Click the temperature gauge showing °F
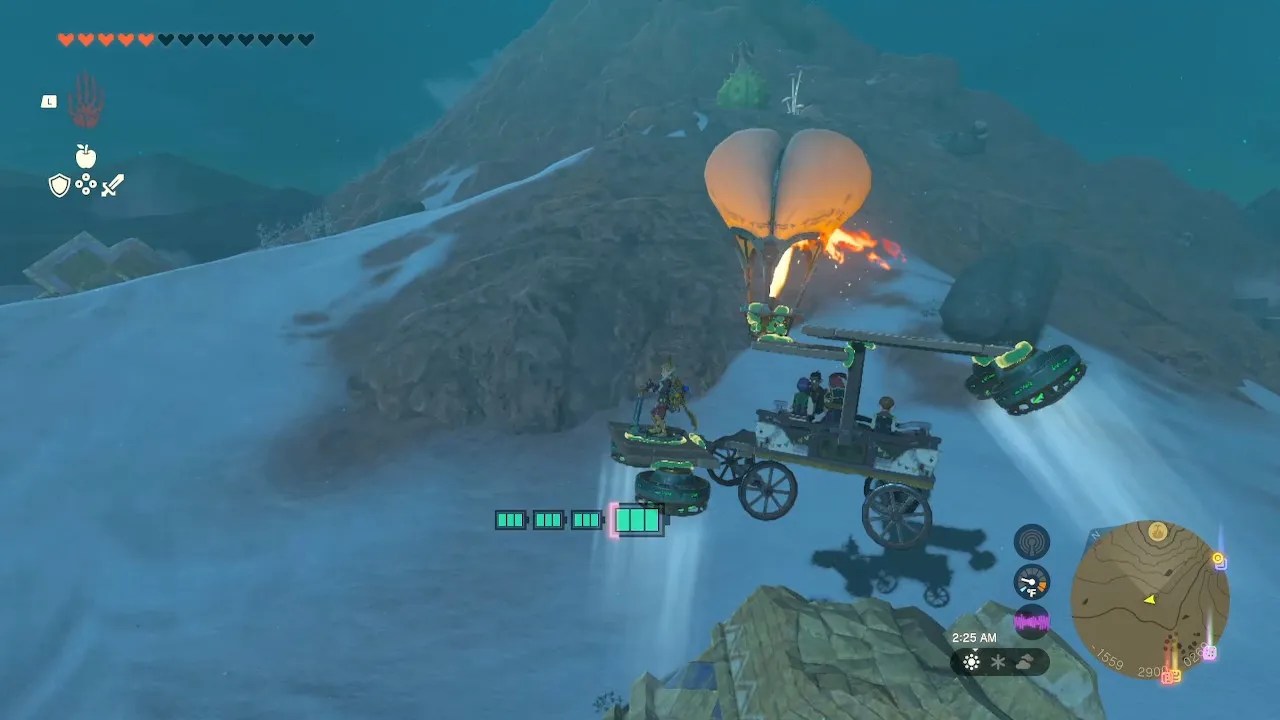This screenshot has width=1280, height=720. coord(1031,582)
